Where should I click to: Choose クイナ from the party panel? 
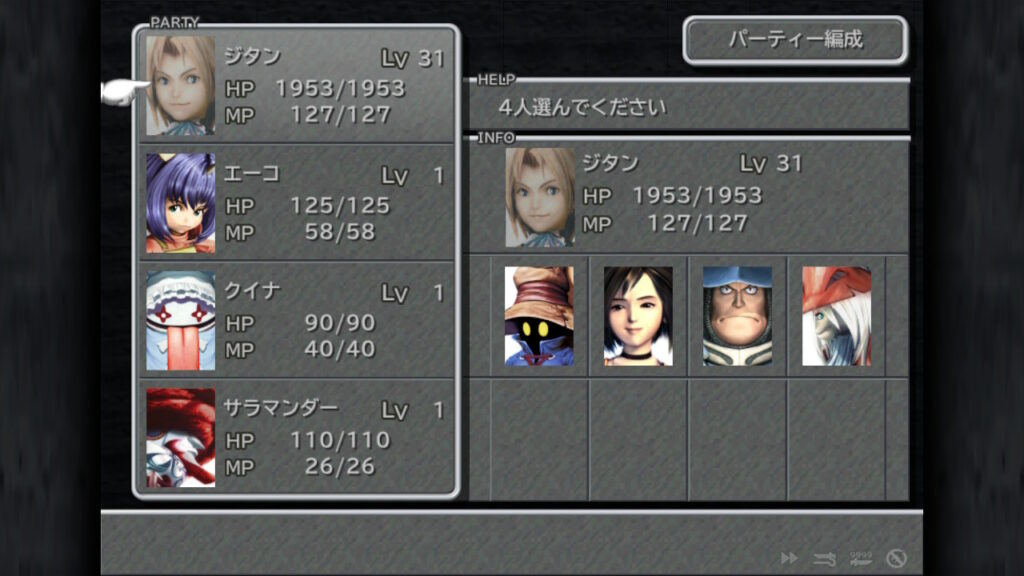point(296,320)
